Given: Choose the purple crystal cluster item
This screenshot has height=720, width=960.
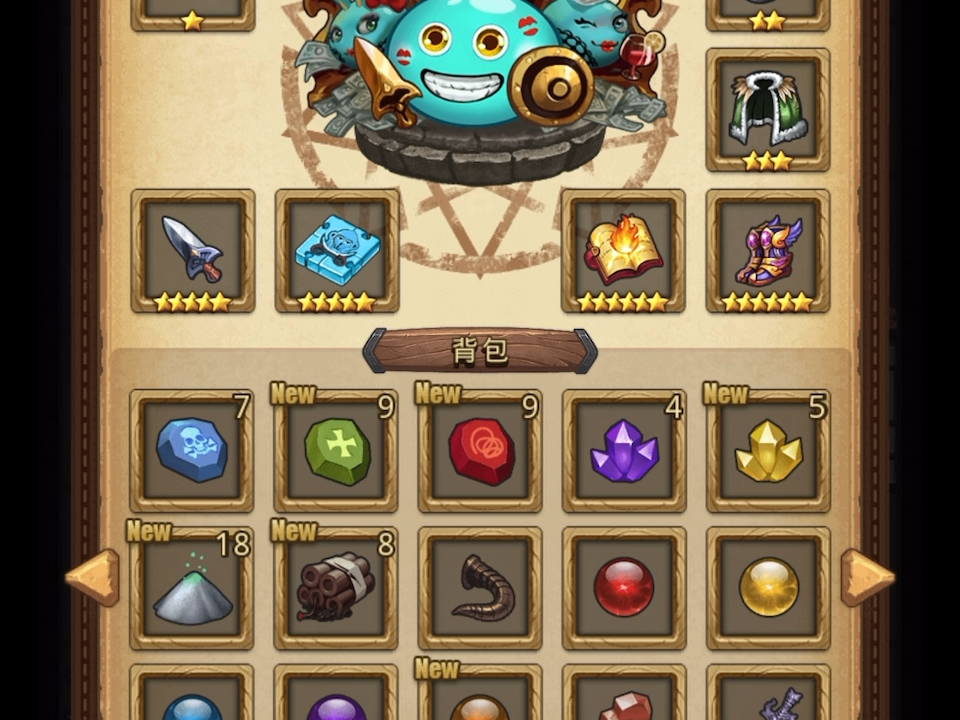Looking at the screenshot, I should click(624, 451).
